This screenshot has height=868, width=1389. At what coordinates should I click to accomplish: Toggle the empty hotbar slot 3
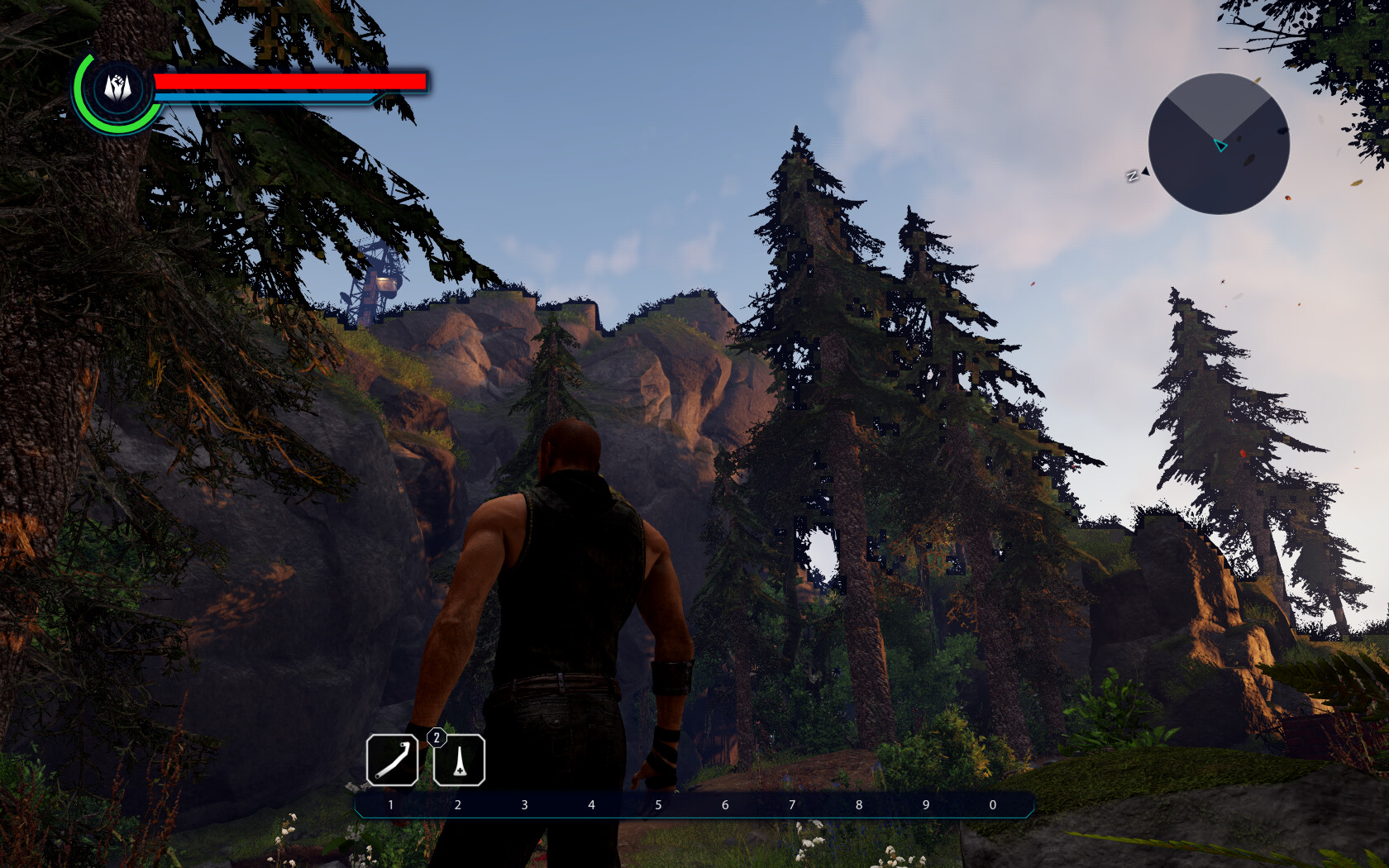click(x=523, y=804)
